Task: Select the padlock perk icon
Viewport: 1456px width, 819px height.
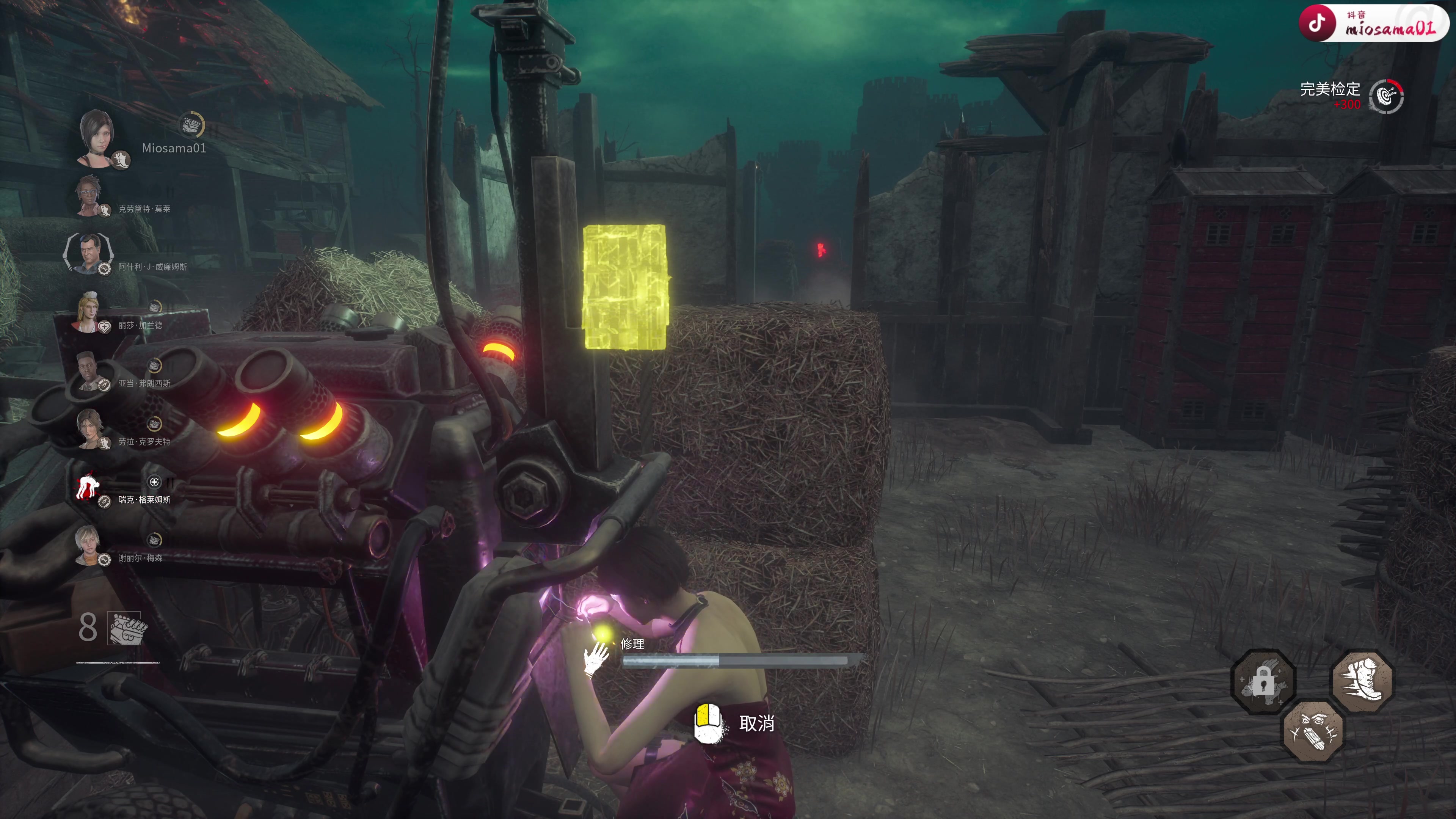Action: coord(1263,682)
